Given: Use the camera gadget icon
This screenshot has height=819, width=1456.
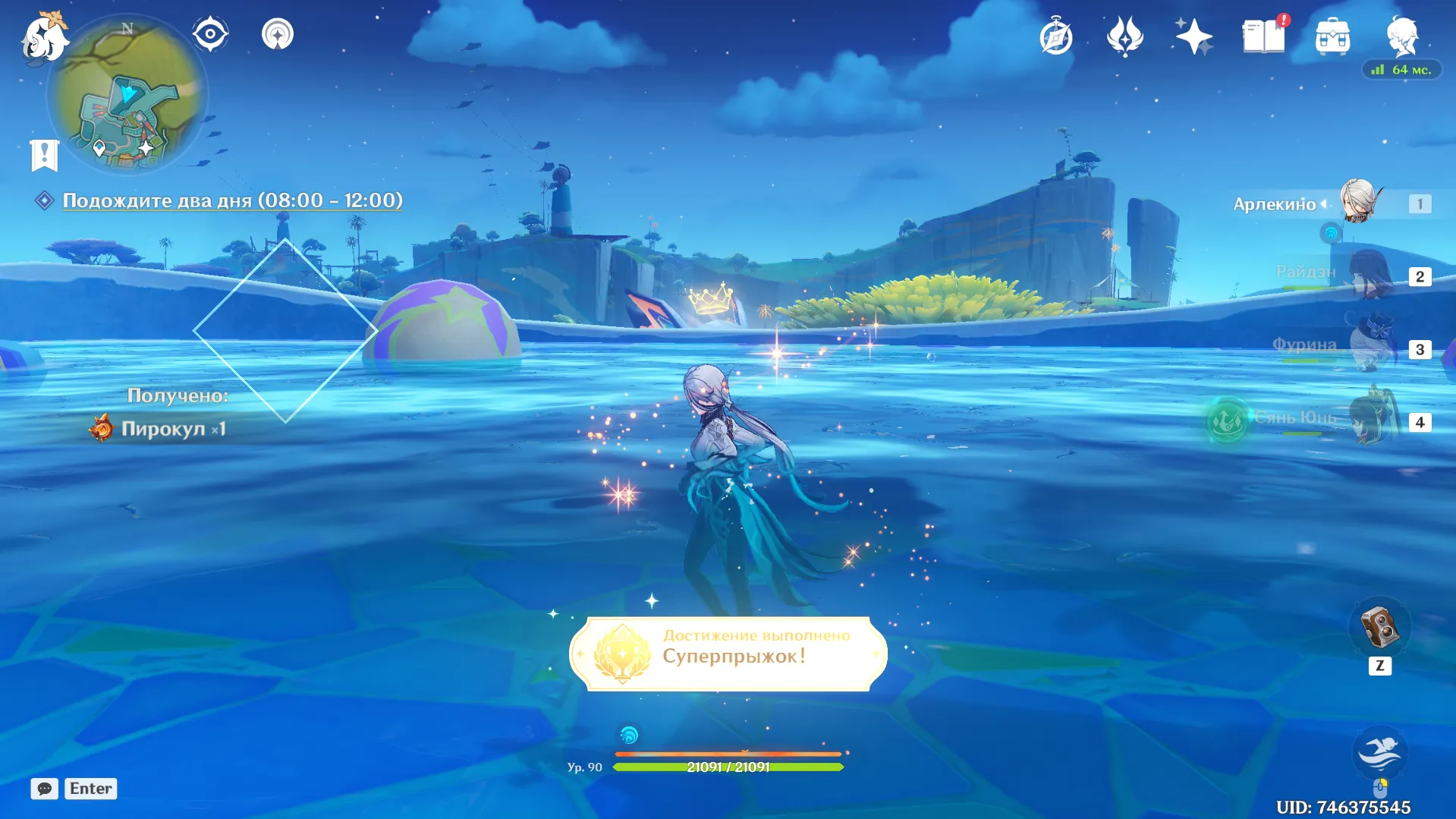Looking at the screenshot, I should tap(1379, 628).
